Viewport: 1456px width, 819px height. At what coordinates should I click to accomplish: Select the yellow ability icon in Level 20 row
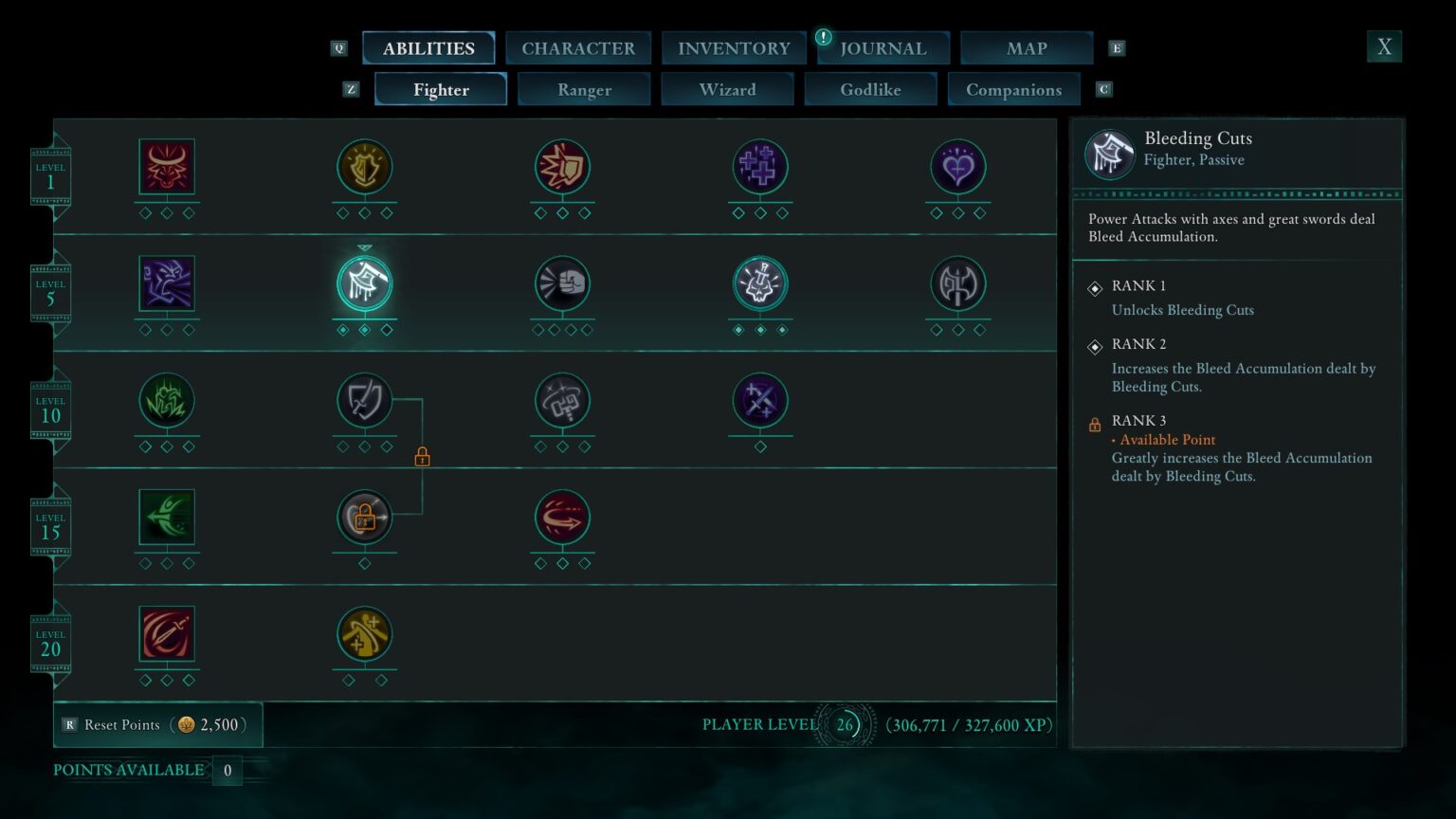(x=365, y=636)
